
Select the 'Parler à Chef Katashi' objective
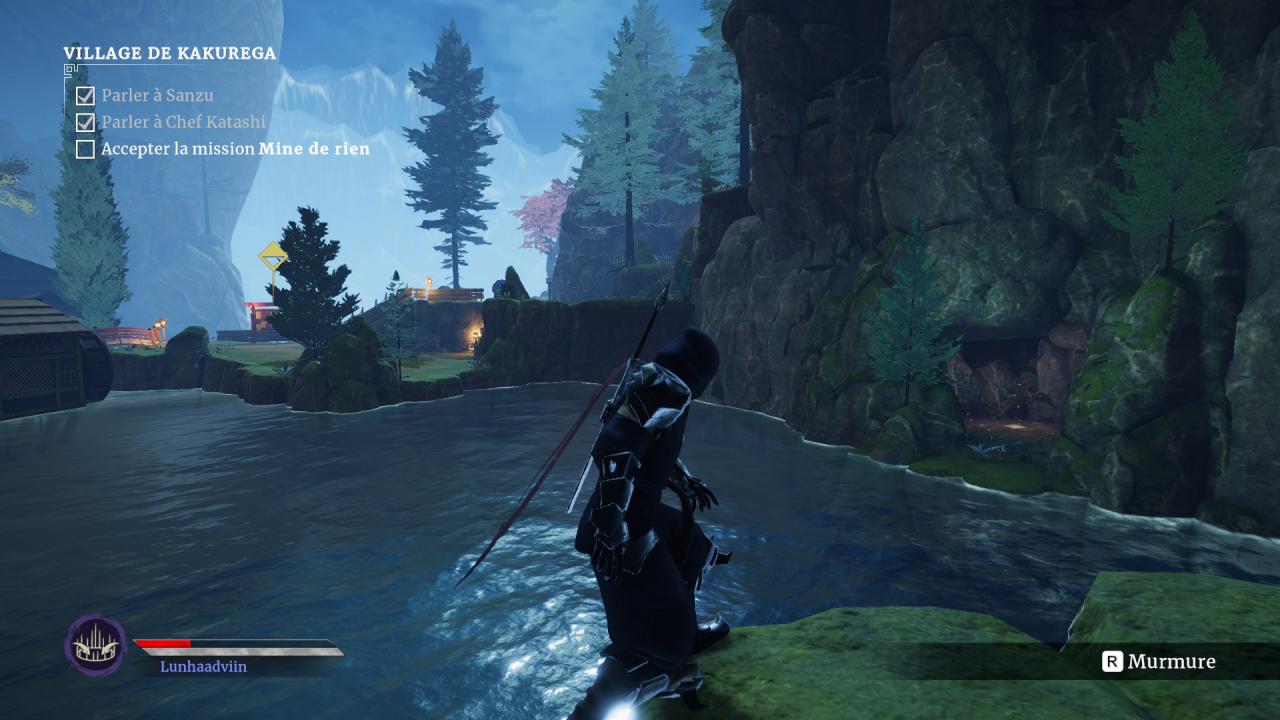click(x=183, y=122)
